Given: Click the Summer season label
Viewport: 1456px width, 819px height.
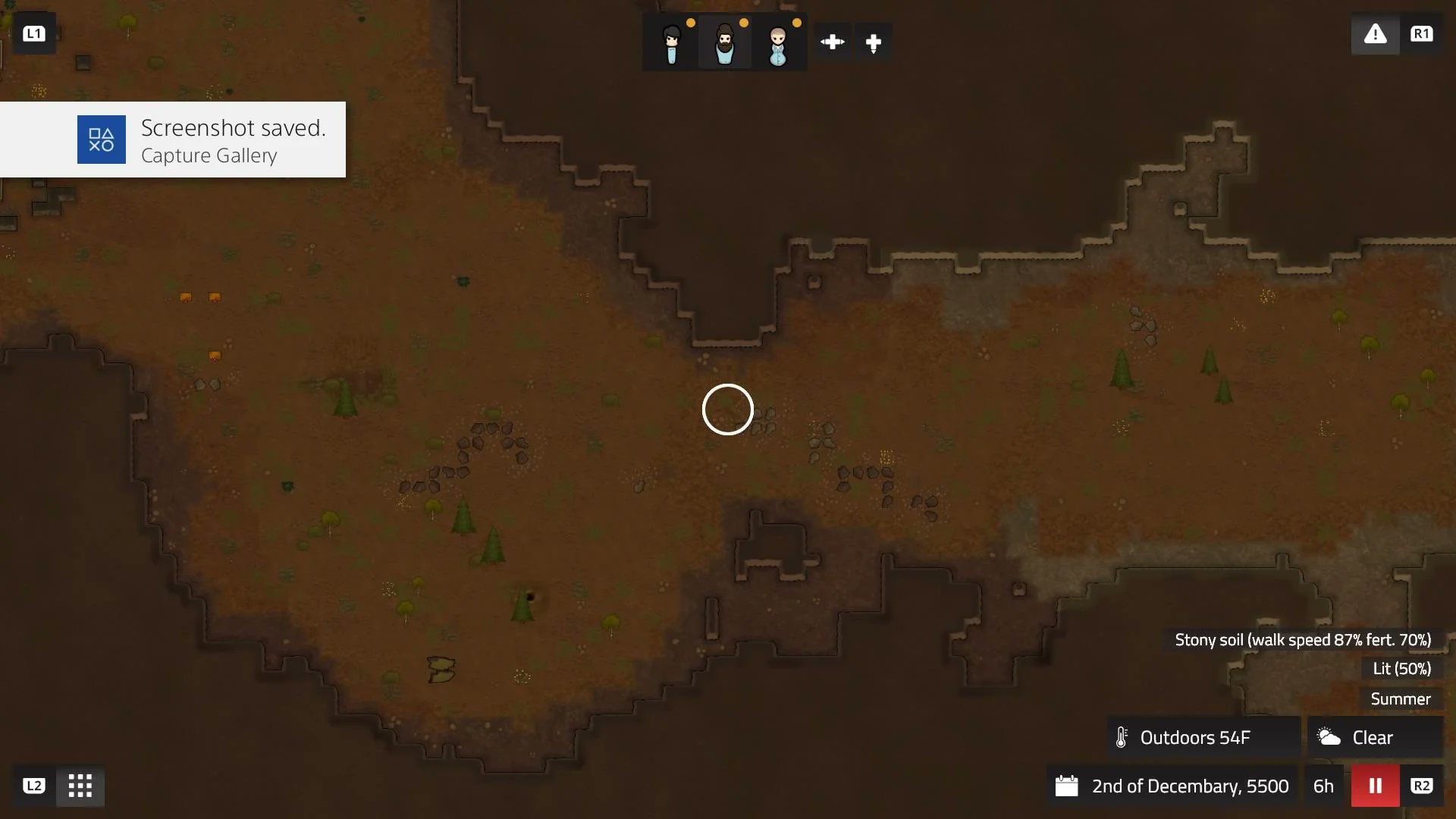Looking at the screenshot, I should point(1400,698).
